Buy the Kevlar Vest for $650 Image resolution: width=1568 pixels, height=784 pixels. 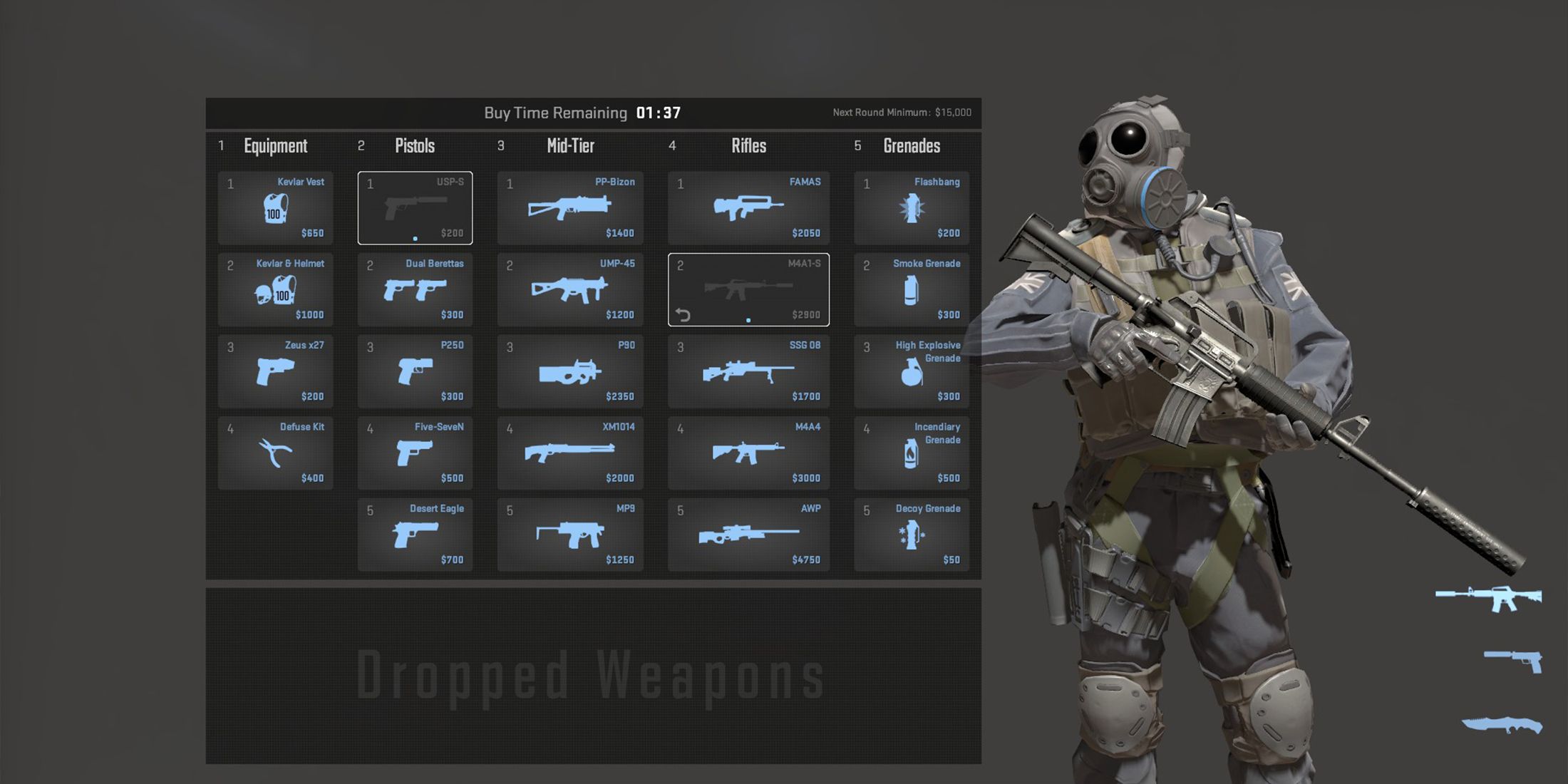coord(275,208)
